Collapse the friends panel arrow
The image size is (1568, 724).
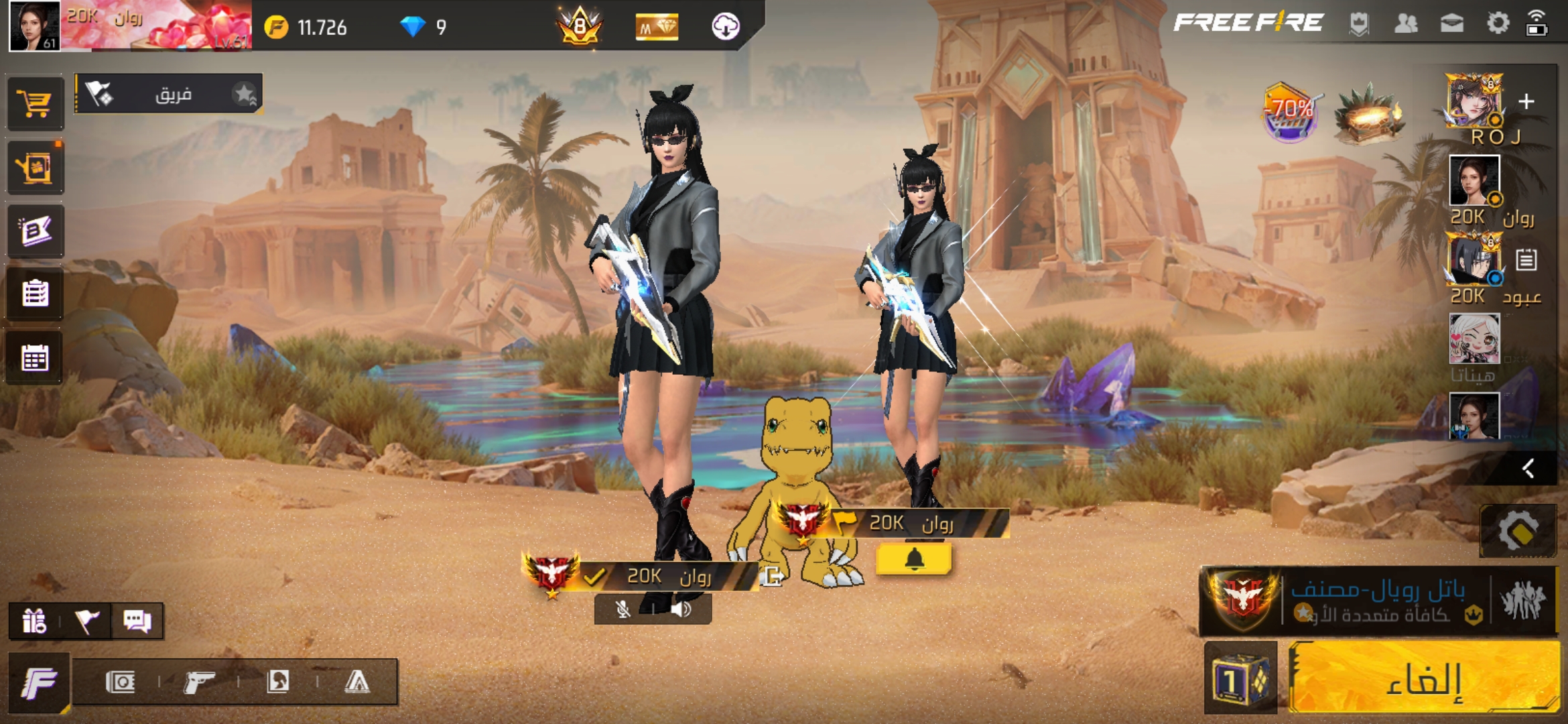coord(1528,468)
